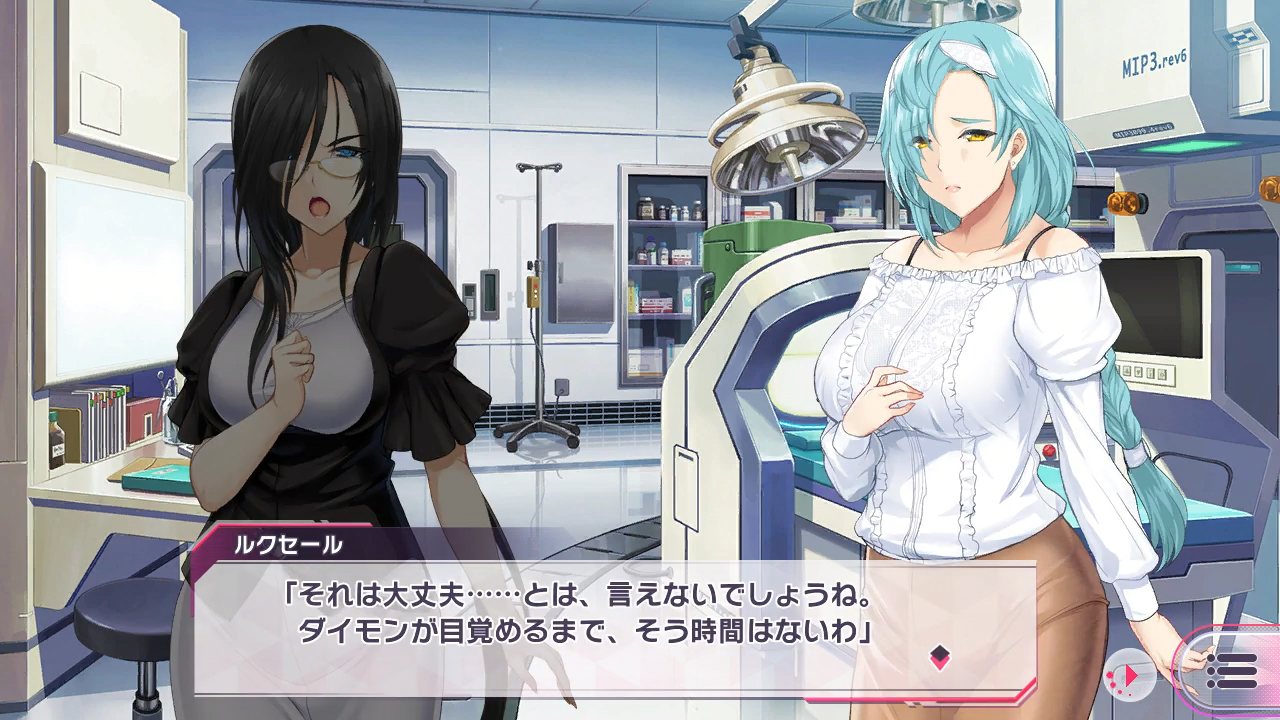Click the diamond advance-text indicator
The height and width of the screenshot is (720, 1280).
pos(939,657)
